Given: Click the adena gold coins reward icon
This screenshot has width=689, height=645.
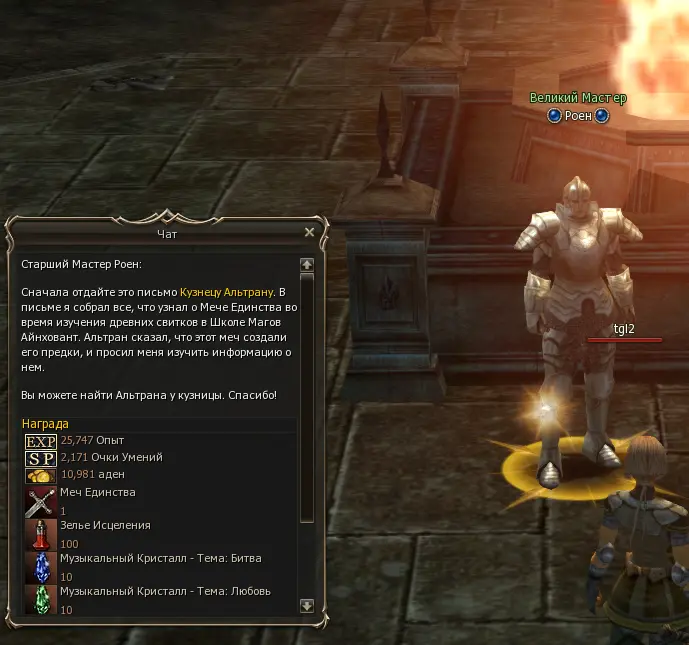Looking at the screenshot, I should click(40, 475).
